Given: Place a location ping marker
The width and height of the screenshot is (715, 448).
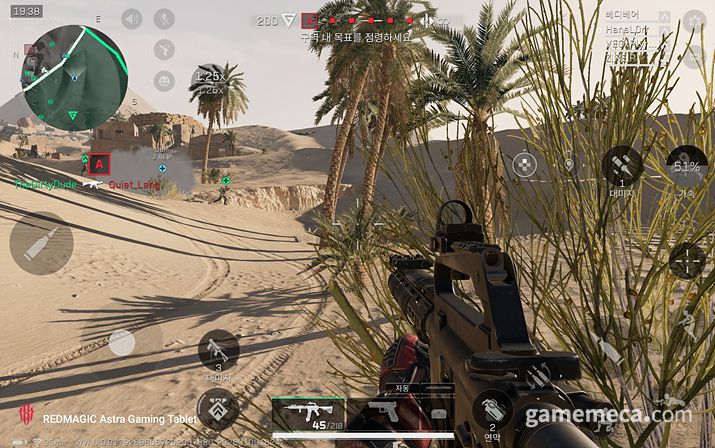Looking at the screenshot, I should (x=569, y=164).
